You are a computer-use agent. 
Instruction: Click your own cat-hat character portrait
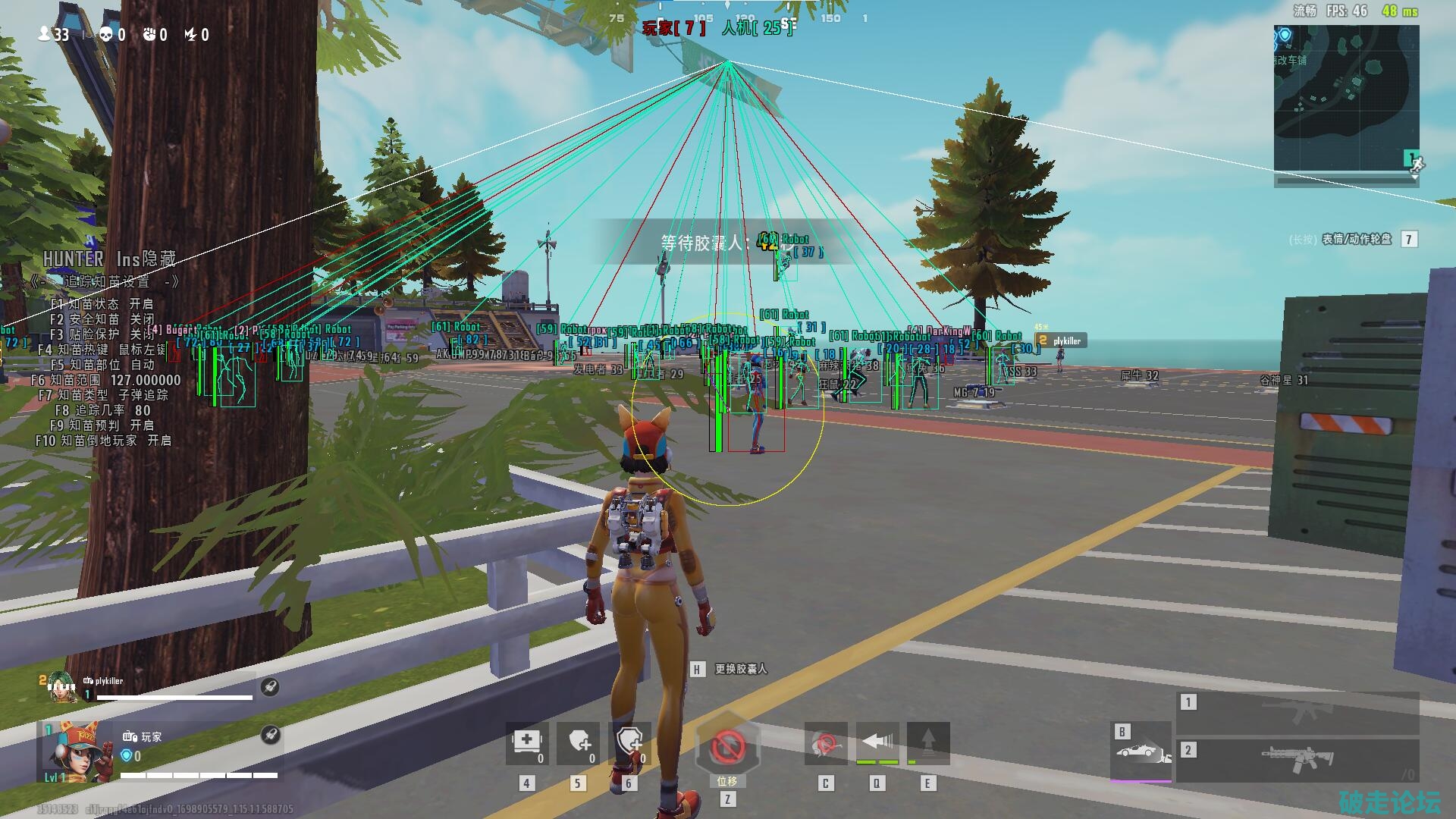pyautogui.click(x=74, y=752)
